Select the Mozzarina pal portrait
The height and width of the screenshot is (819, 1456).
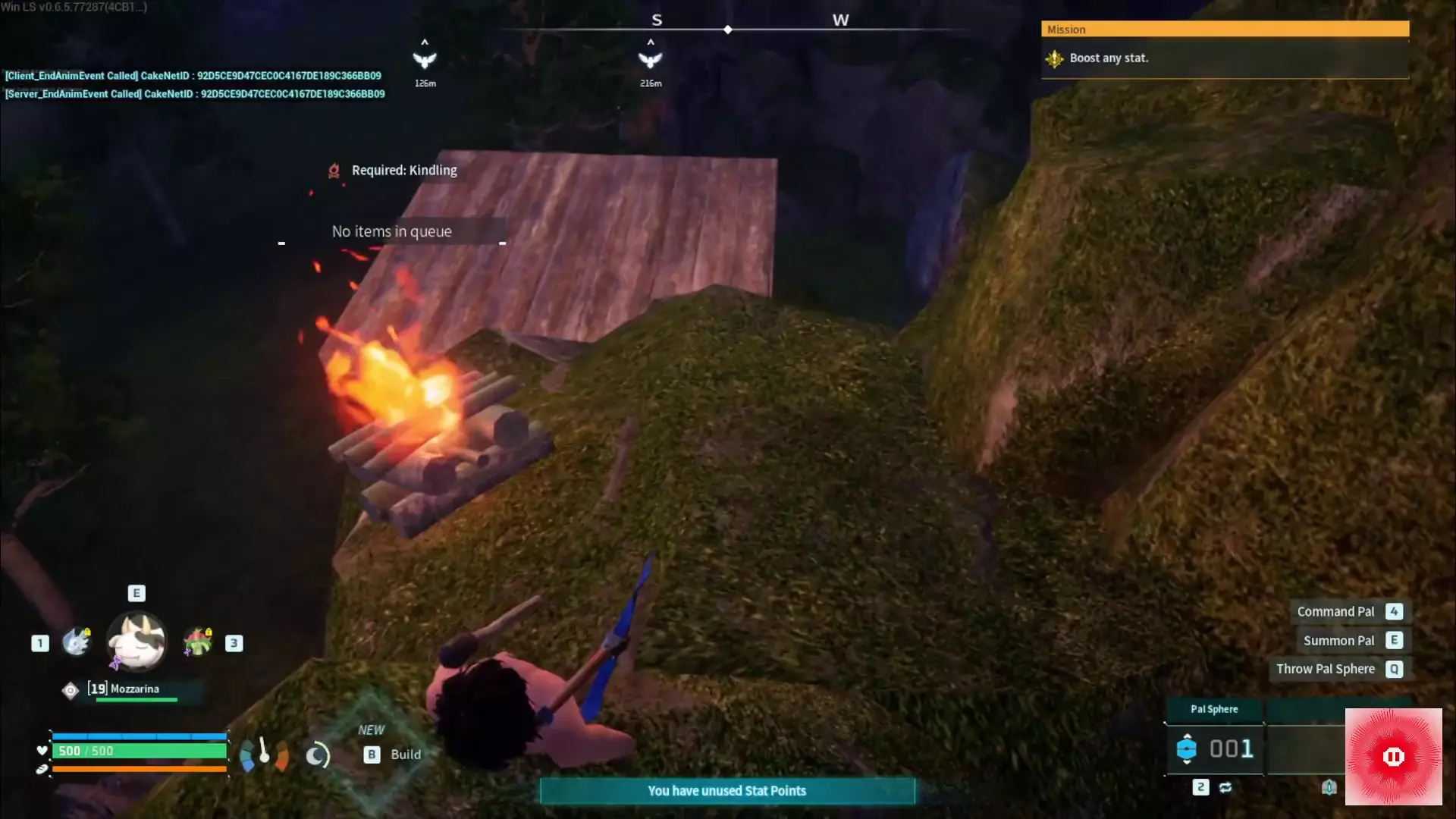[136, 642]
